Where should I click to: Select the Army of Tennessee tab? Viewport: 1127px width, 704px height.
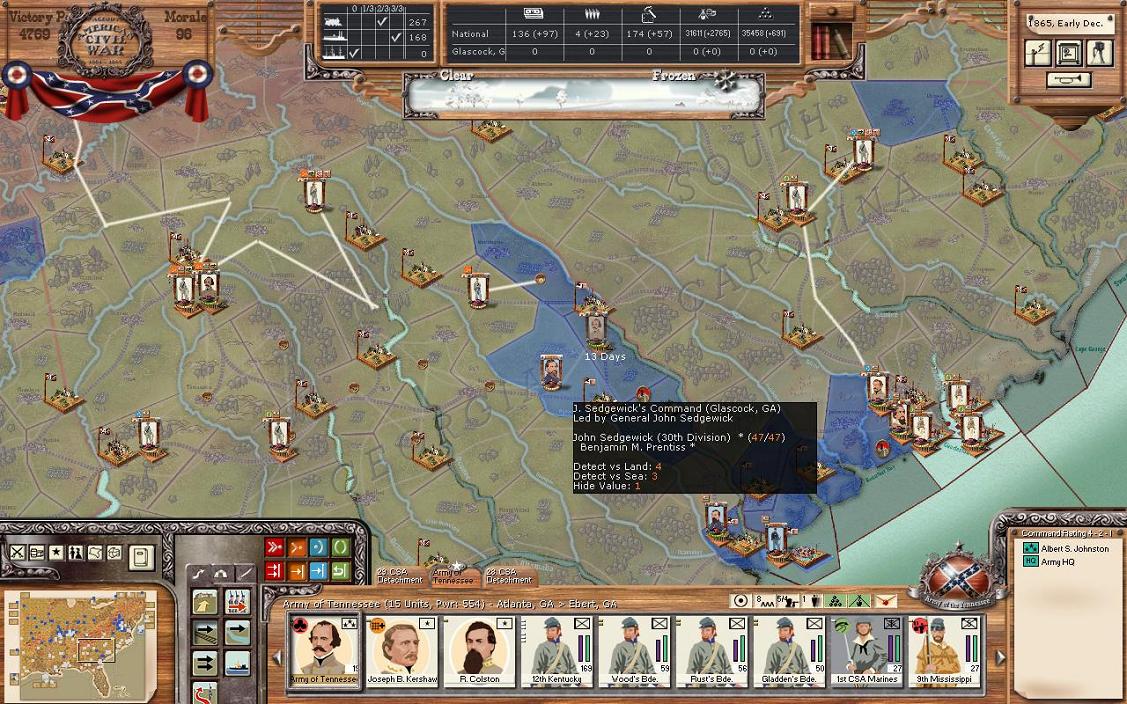point(451,576)
